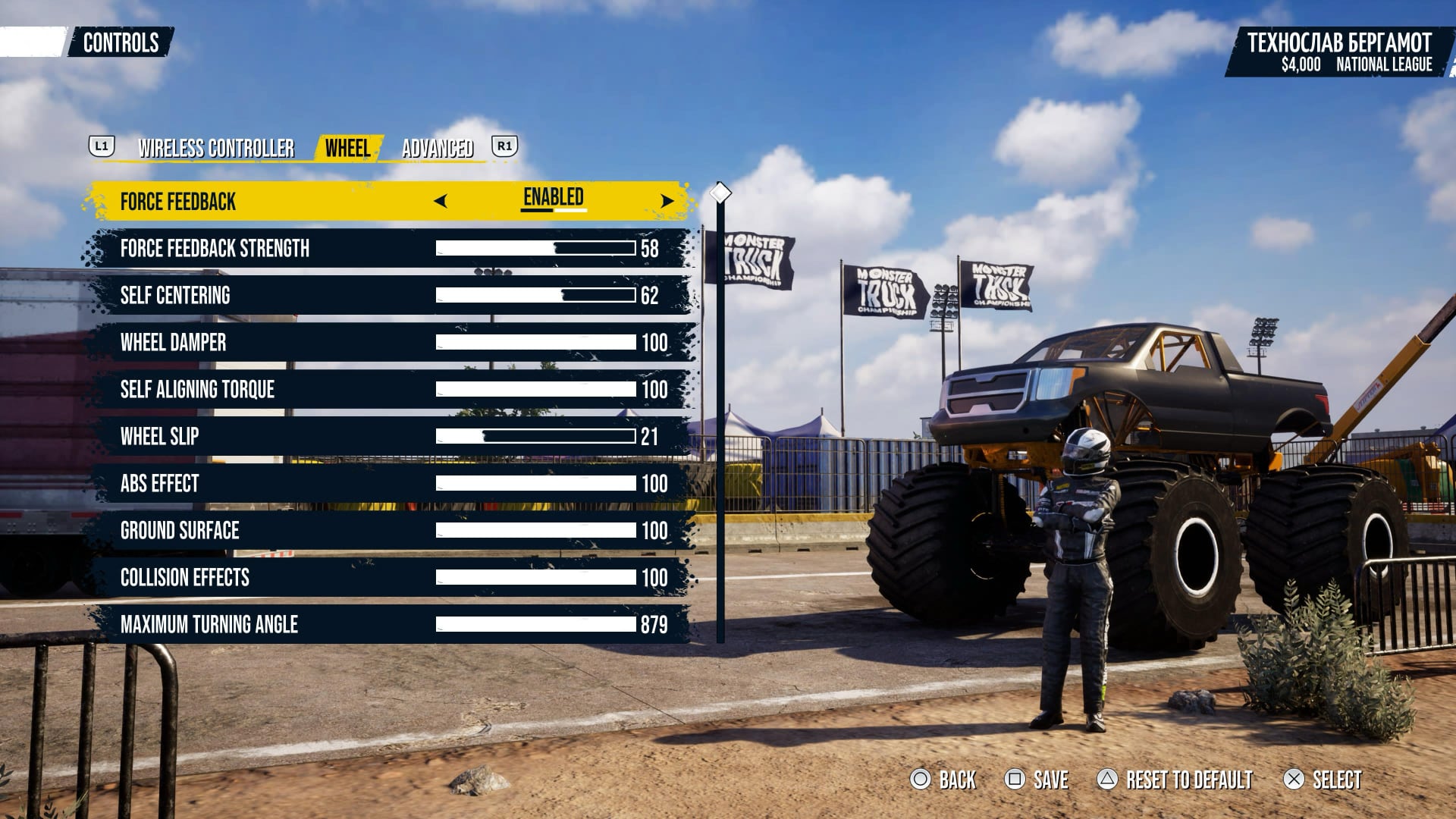The image size is (1456, 819).
Task: Open the Advanced tab
Action: [438, 148]
